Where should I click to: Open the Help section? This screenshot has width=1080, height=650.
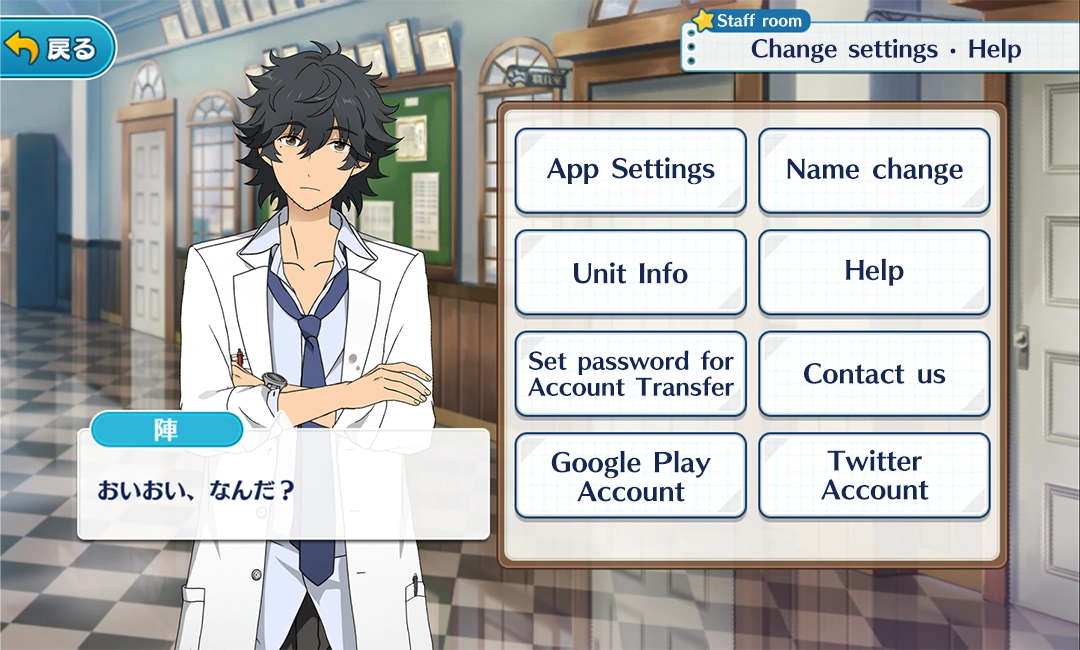coord(874,272)
